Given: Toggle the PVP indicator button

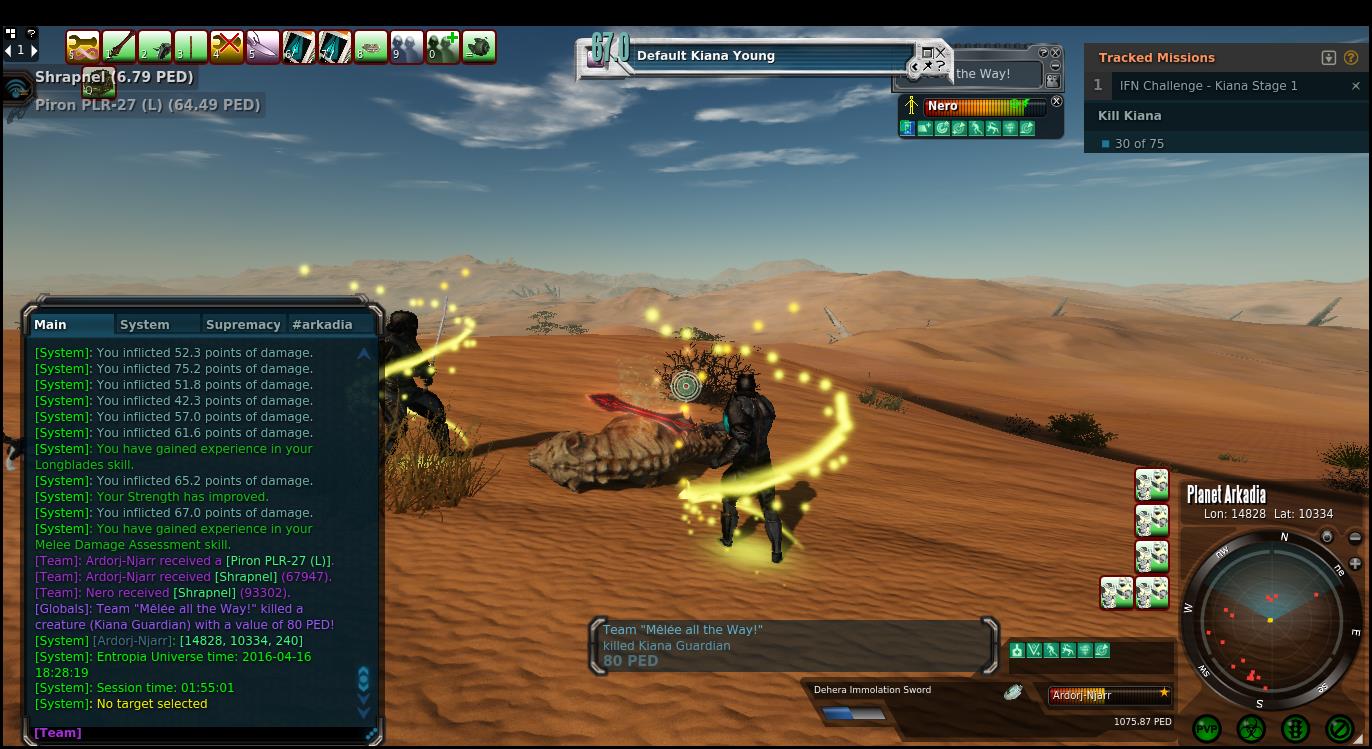Looking at the screenshot, I should 1207,729.
